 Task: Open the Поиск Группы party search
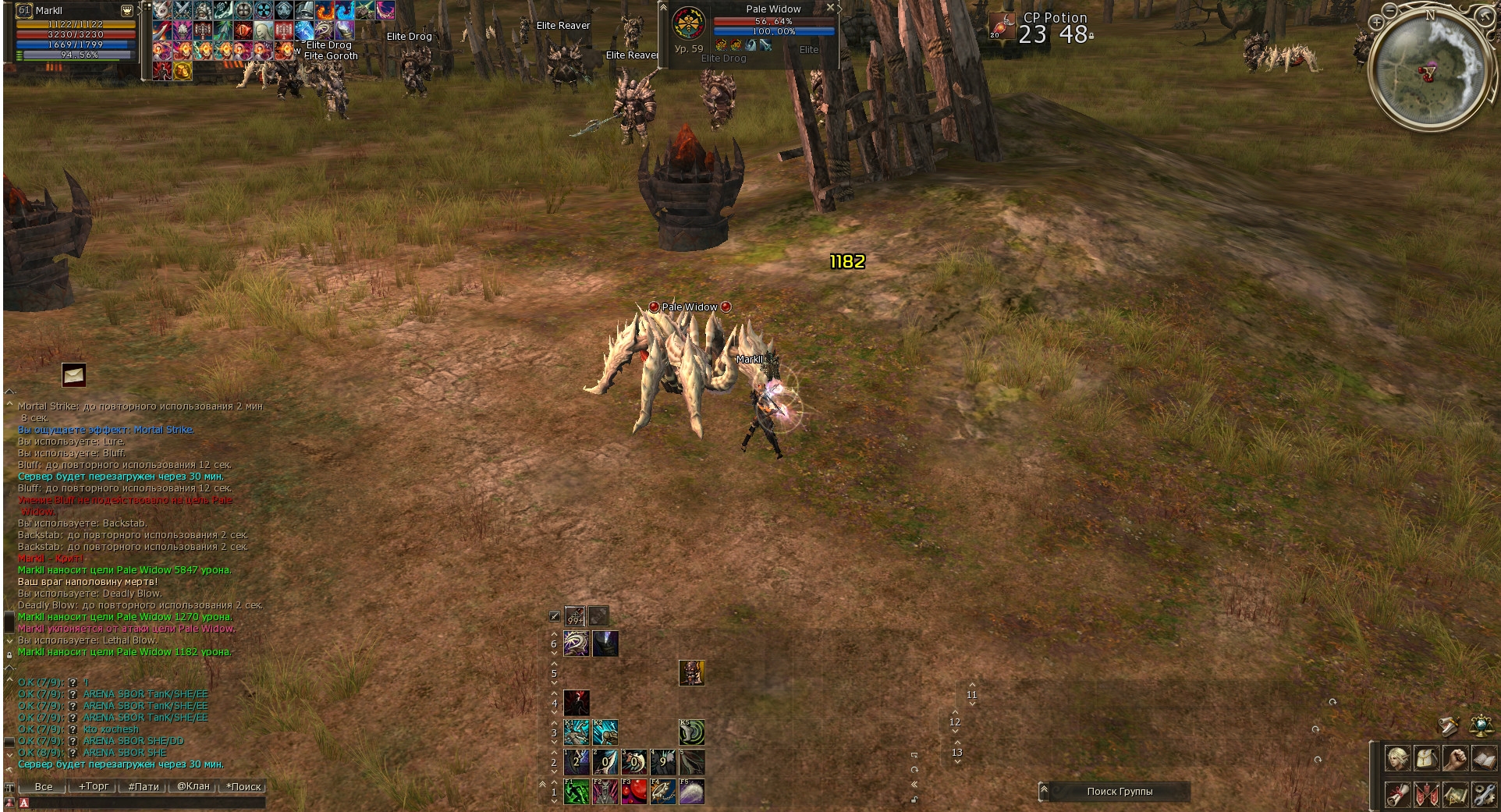pos(1120,792)
